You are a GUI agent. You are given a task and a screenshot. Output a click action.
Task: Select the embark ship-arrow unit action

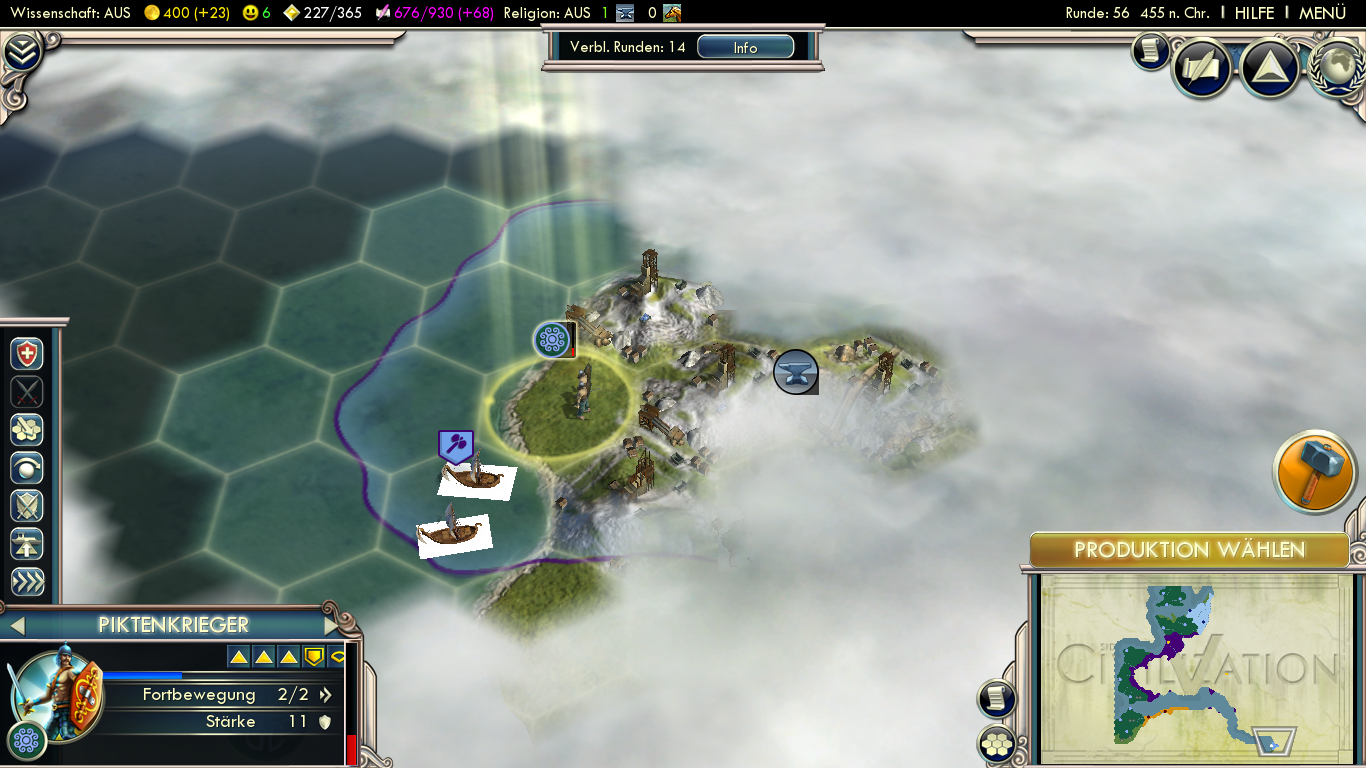[27, 544]
